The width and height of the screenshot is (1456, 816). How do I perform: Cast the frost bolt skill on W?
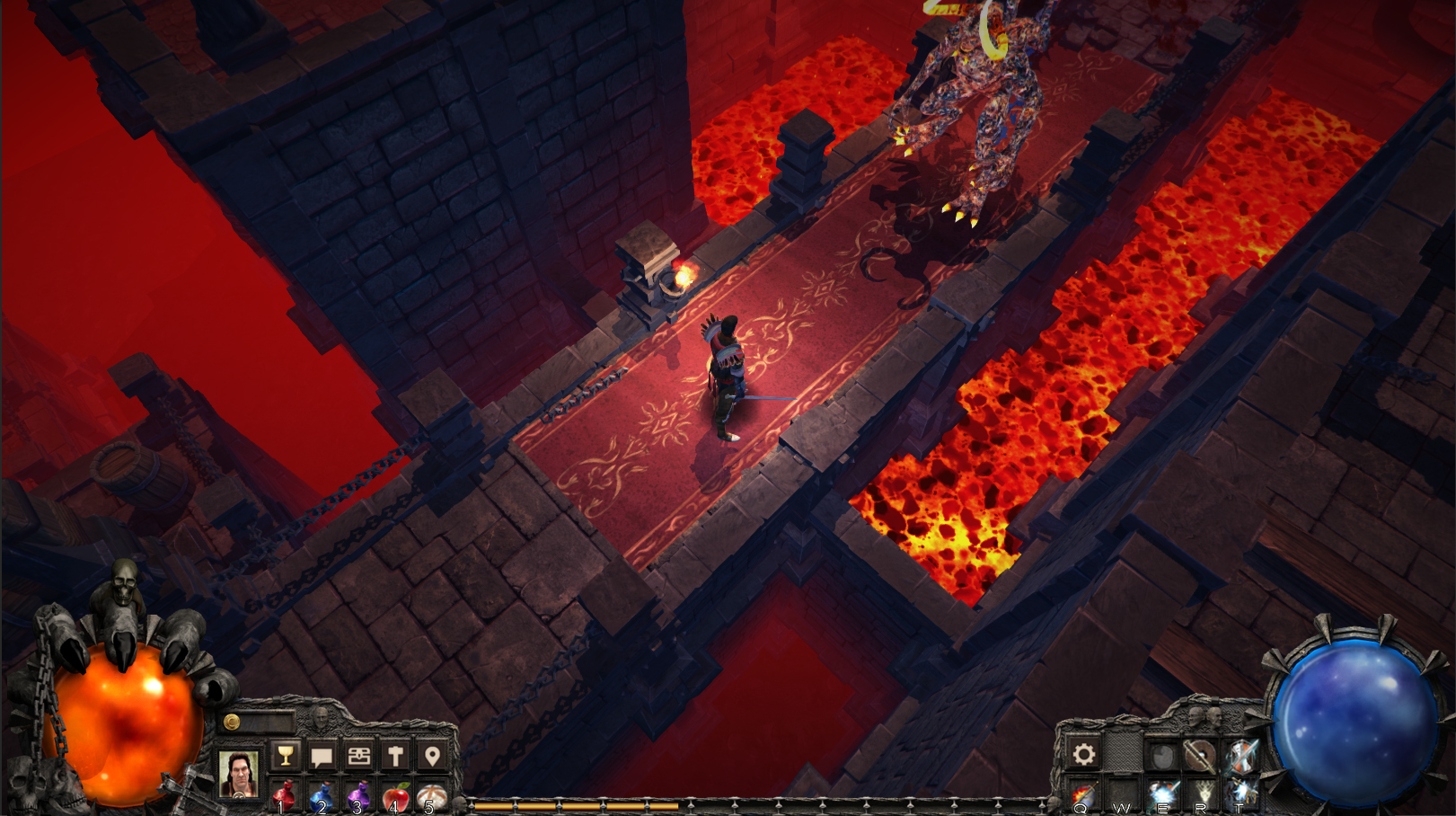point(1121,793)
